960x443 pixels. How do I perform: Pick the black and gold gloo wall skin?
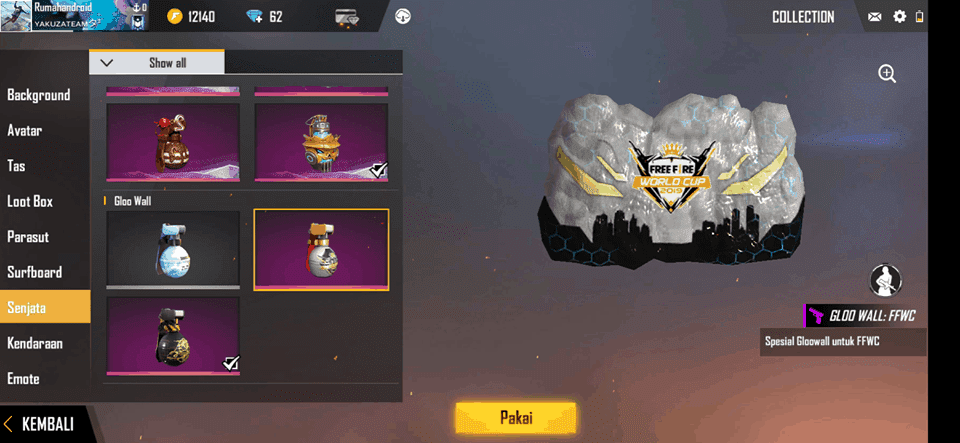point(173,336)
